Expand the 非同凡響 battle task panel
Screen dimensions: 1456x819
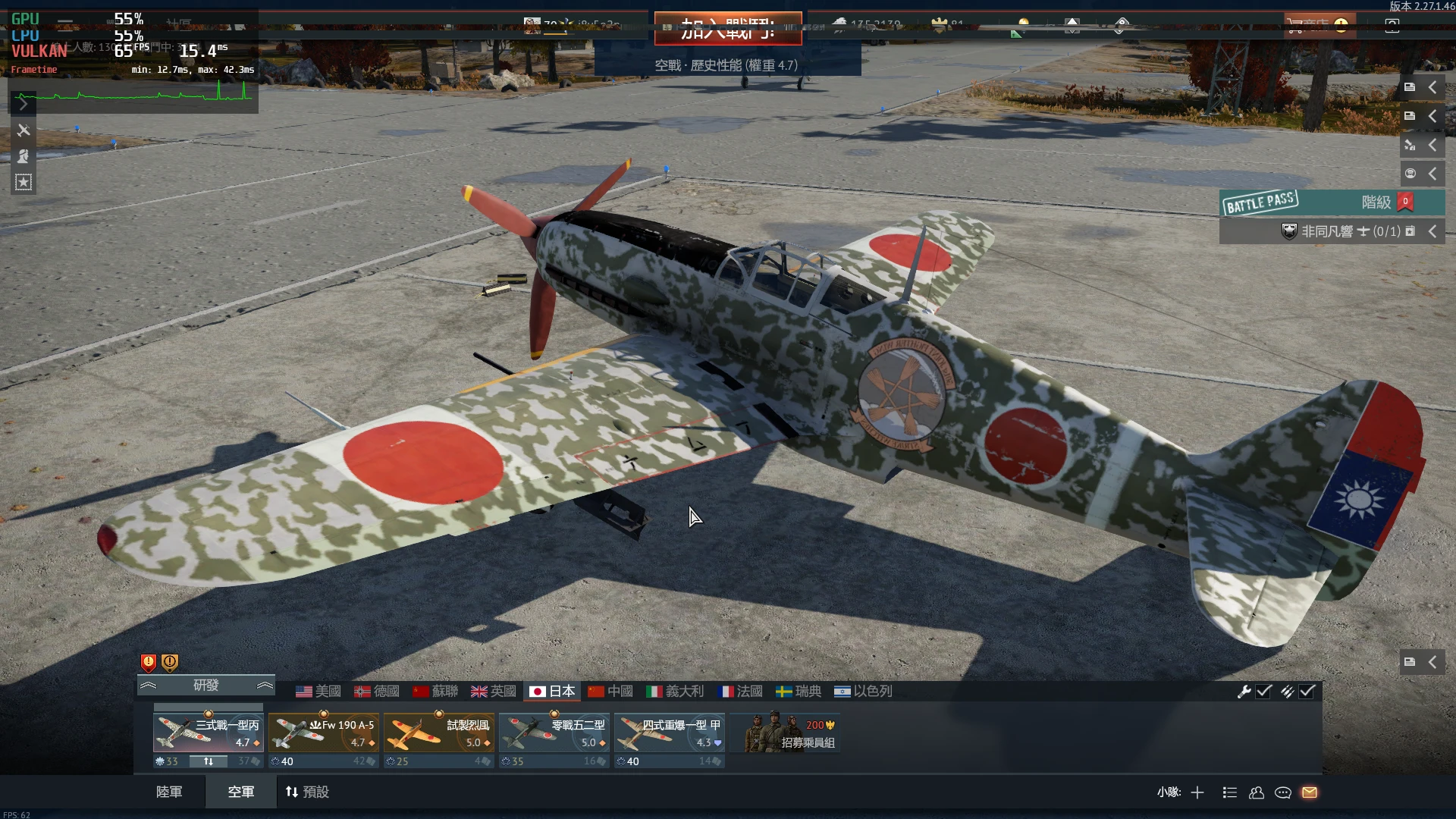tap(1432, 231)
